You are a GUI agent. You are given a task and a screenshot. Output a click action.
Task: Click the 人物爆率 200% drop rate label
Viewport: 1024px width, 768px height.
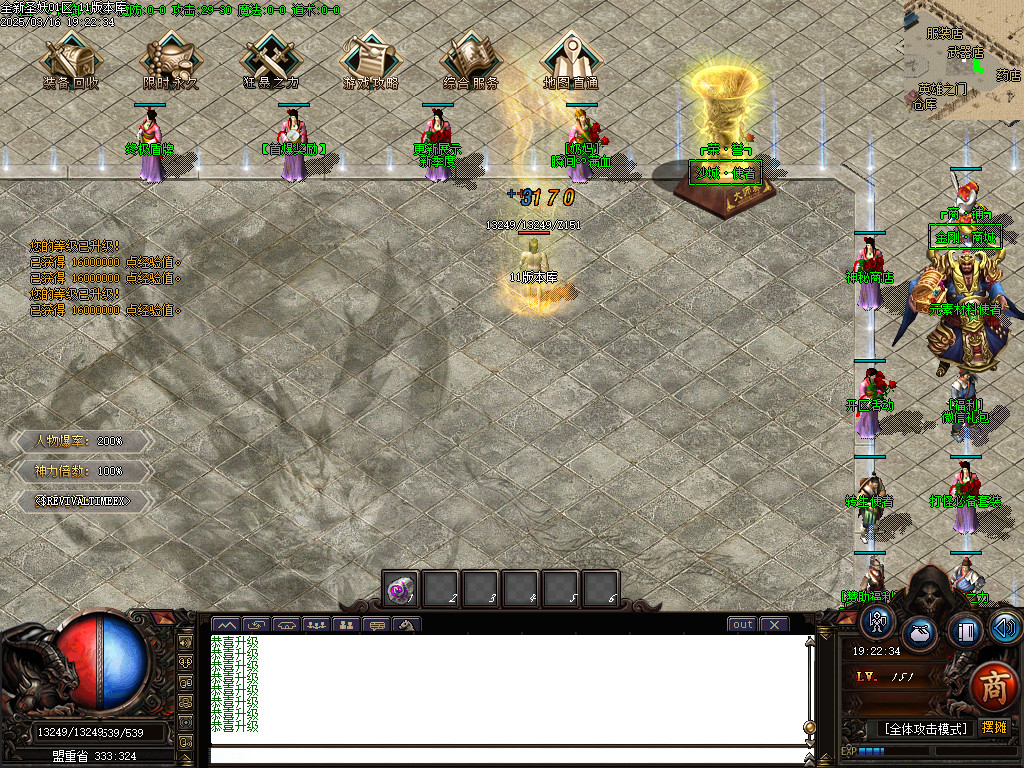[x=80, y=441]
